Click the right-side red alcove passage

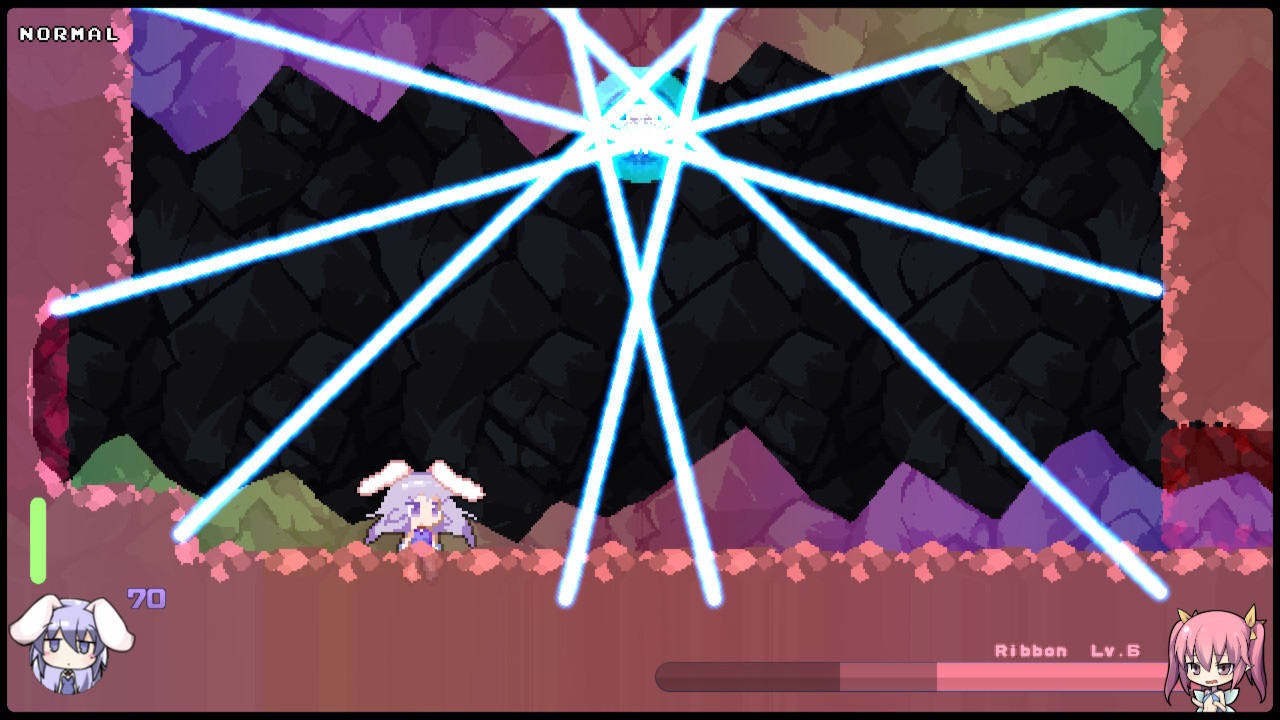tap(1215, 450)
